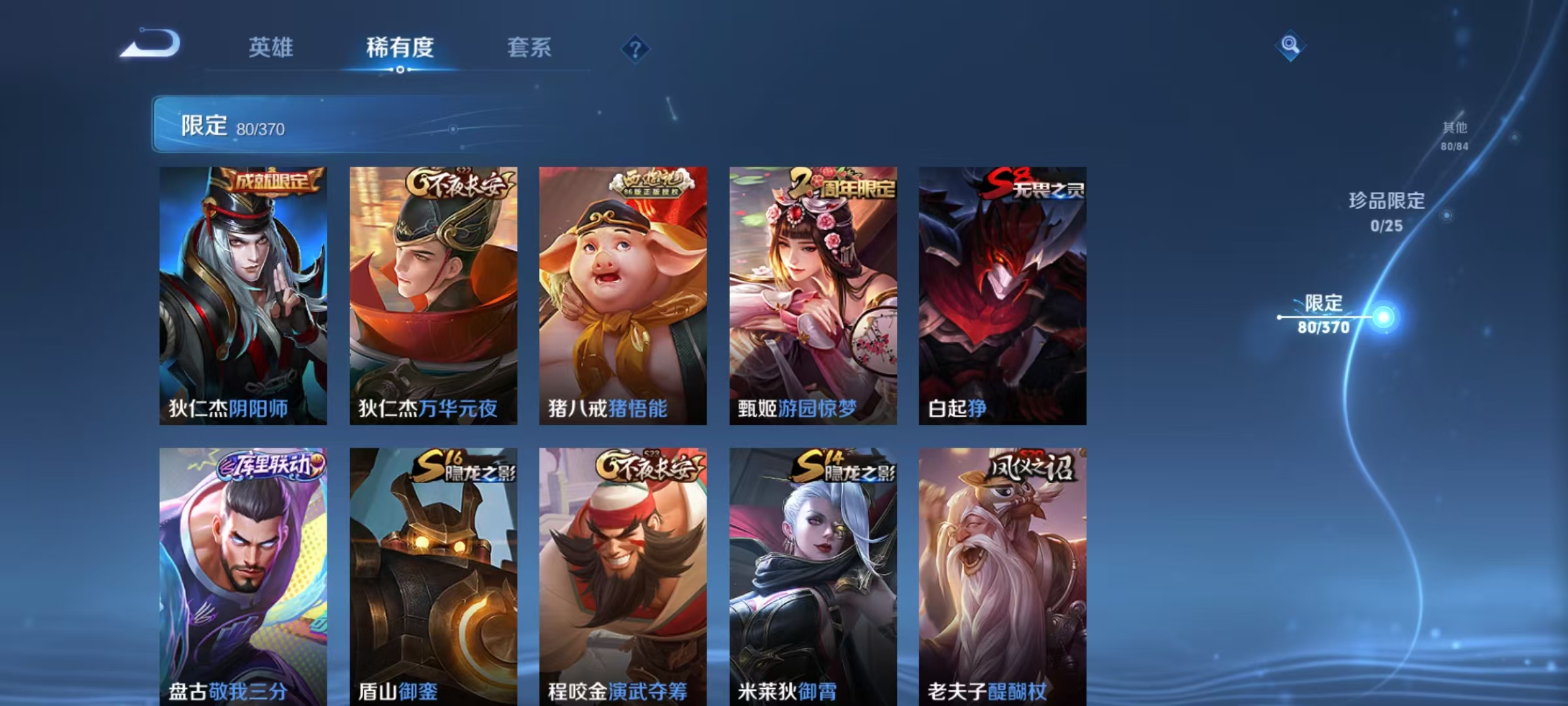Open the search with the magnifier icon
Viewport: 1568px width, 706px height.
[x=1290, y=44]
